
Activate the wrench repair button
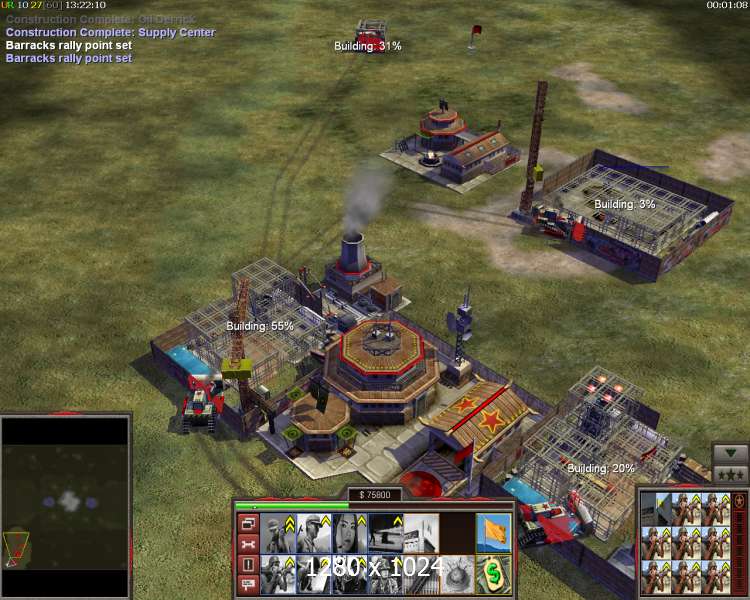click(x=248, y=545)
